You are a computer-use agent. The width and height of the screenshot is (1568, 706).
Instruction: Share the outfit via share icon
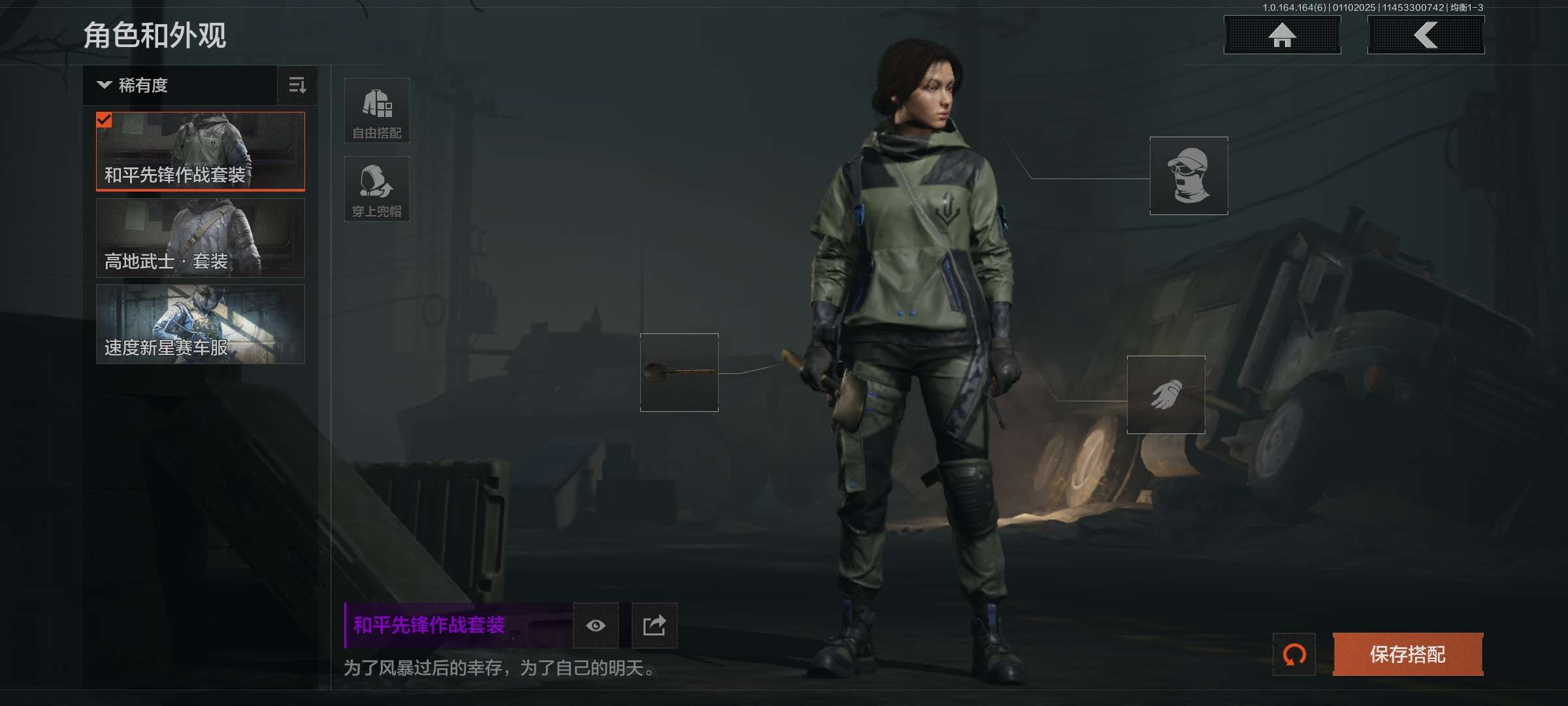pyautogui.click(x=654, y=626)
